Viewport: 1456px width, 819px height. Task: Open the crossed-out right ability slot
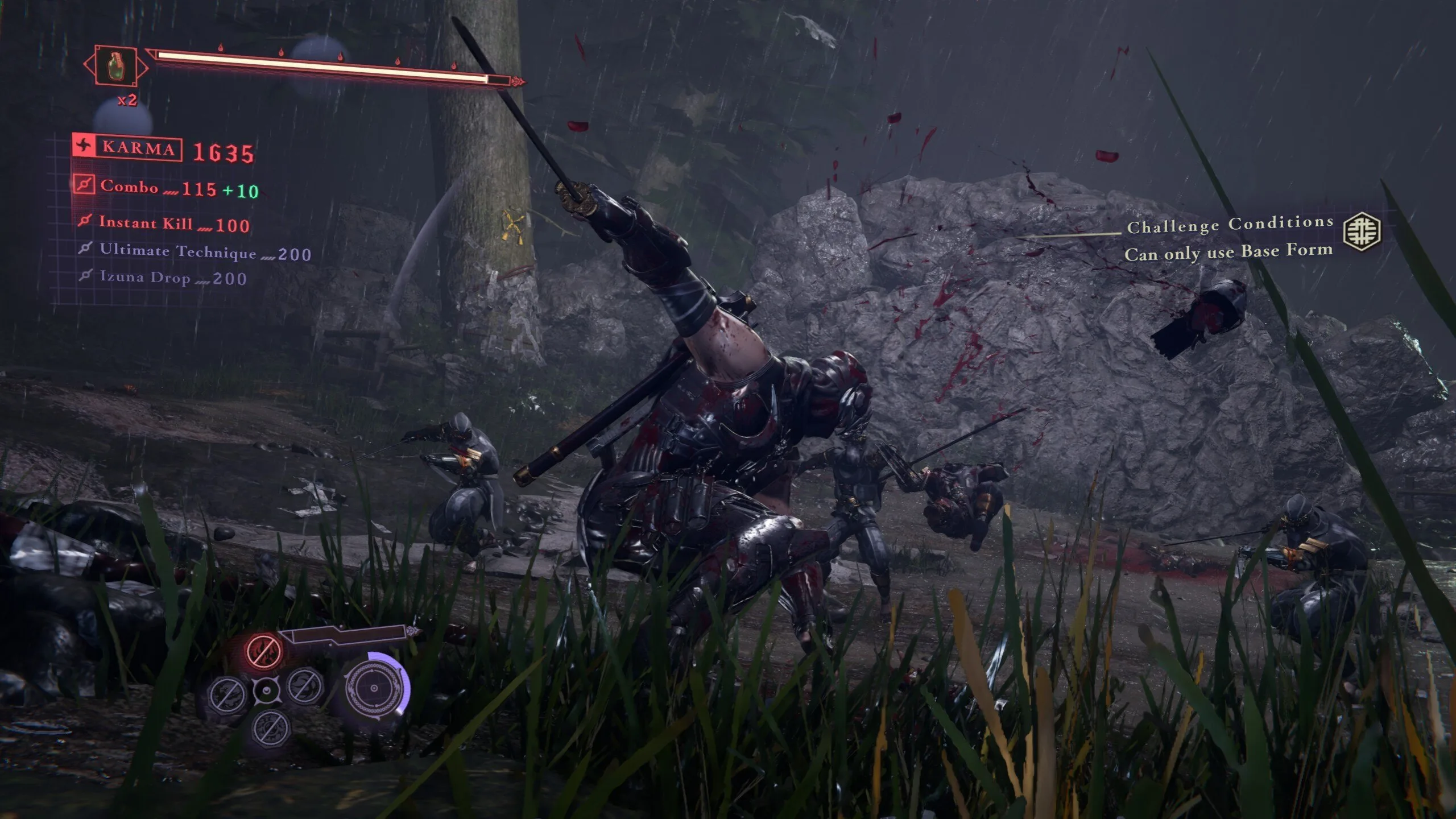click(x=304, y=689)
